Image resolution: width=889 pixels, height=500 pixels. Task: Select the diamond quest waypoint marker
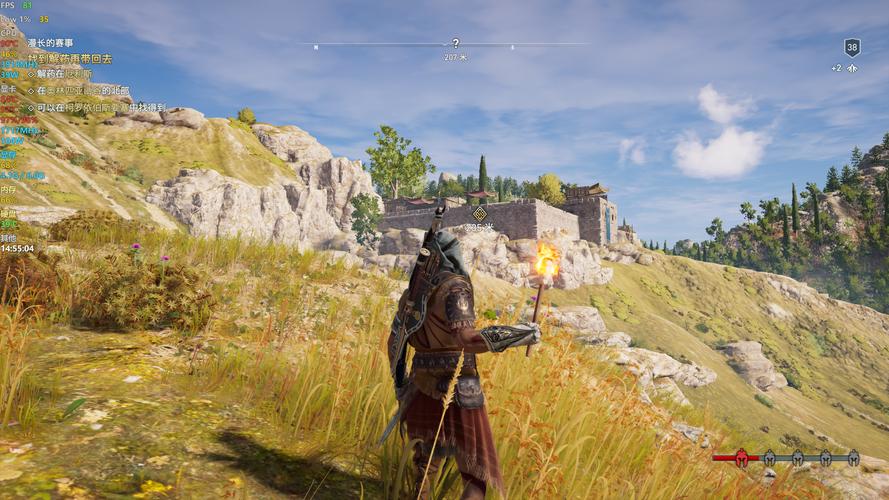[479, 214]
